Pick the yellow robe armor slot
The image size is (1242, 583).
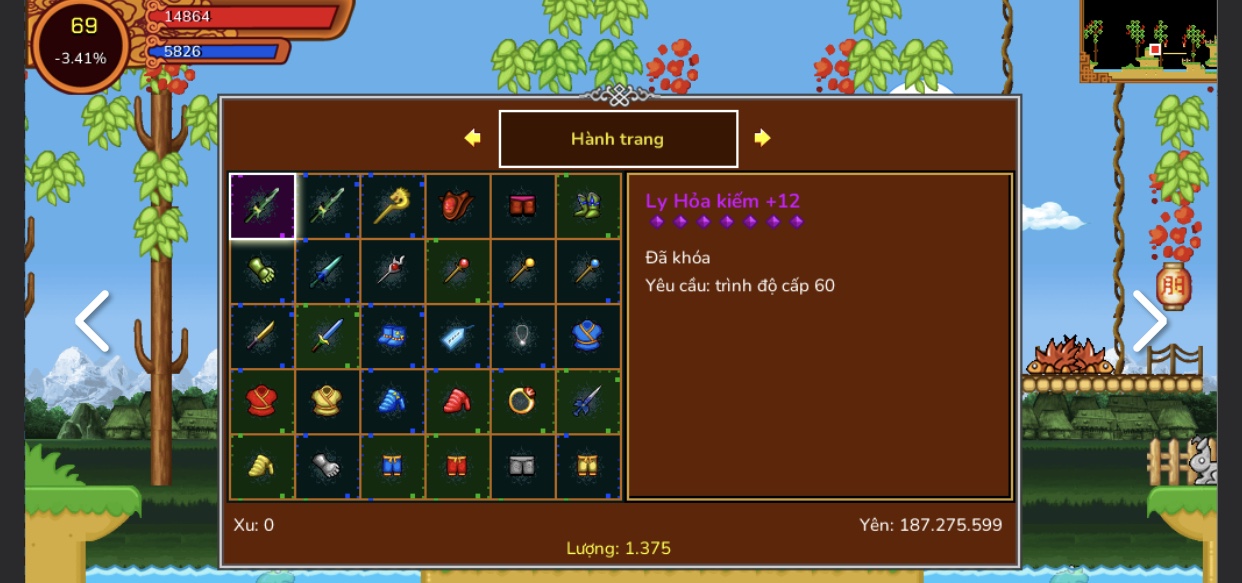(327, 401)
